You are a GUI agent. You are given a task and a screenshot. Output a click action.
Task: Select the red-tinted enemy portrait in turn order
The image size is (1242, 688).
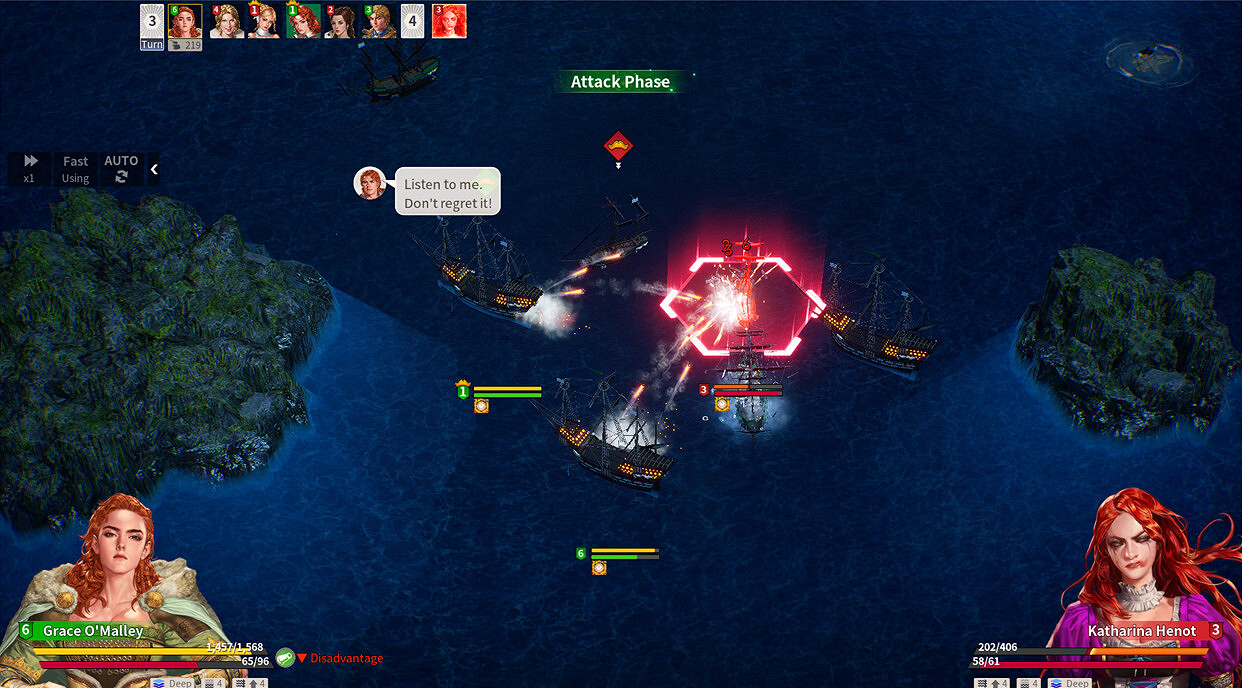pyautogui.click(x=449, y=22)
